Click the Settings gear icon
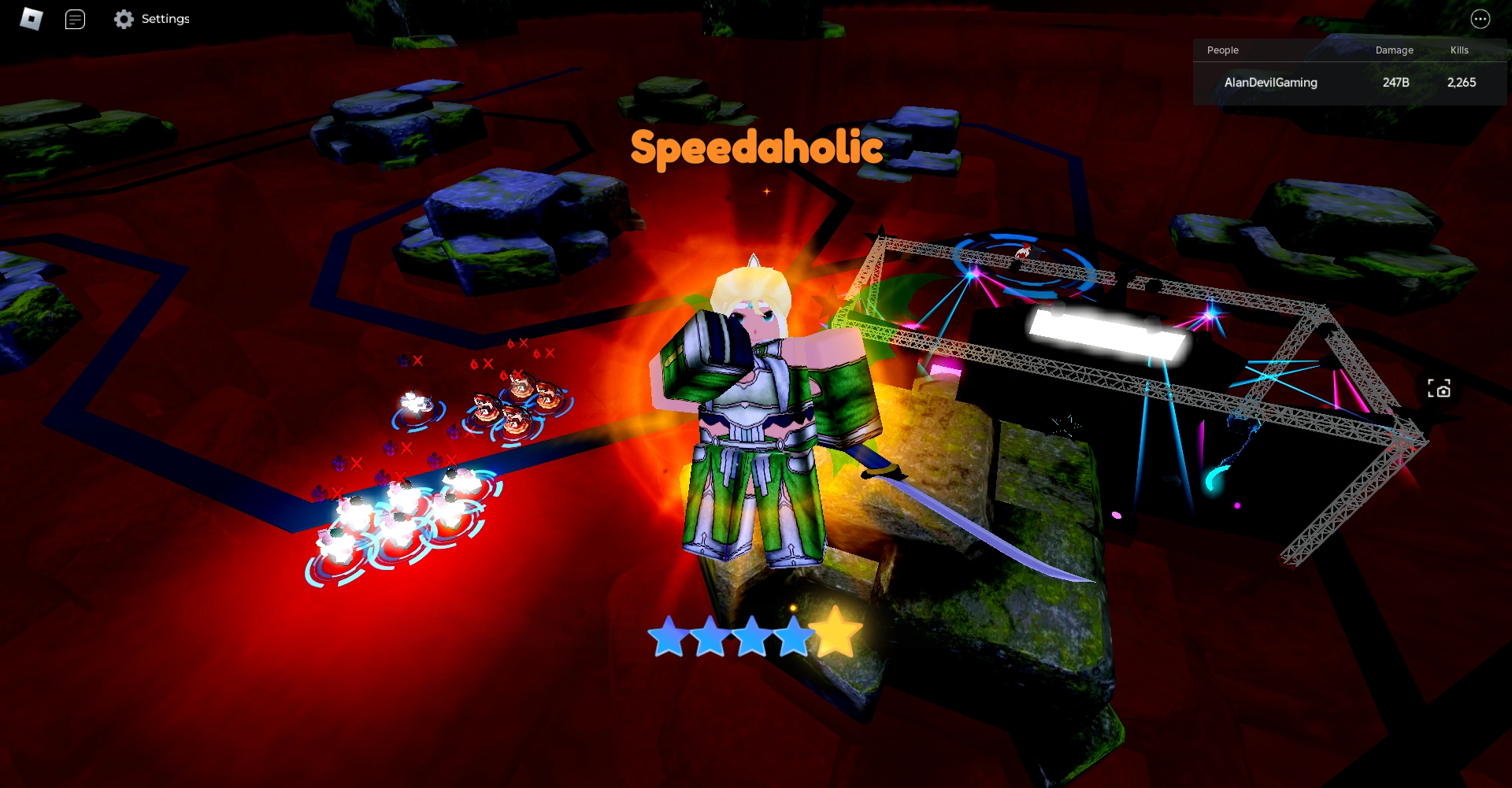The height and width of the screenshot is (788, 1512). coord(124,19)
